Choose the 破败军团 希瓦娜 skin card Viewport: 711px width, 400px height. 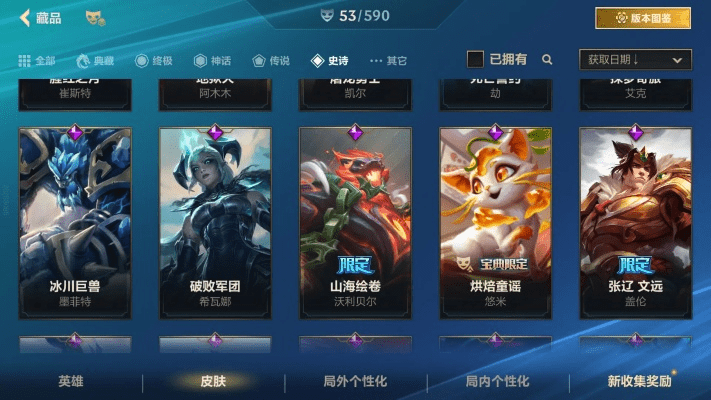coord(215,220)
